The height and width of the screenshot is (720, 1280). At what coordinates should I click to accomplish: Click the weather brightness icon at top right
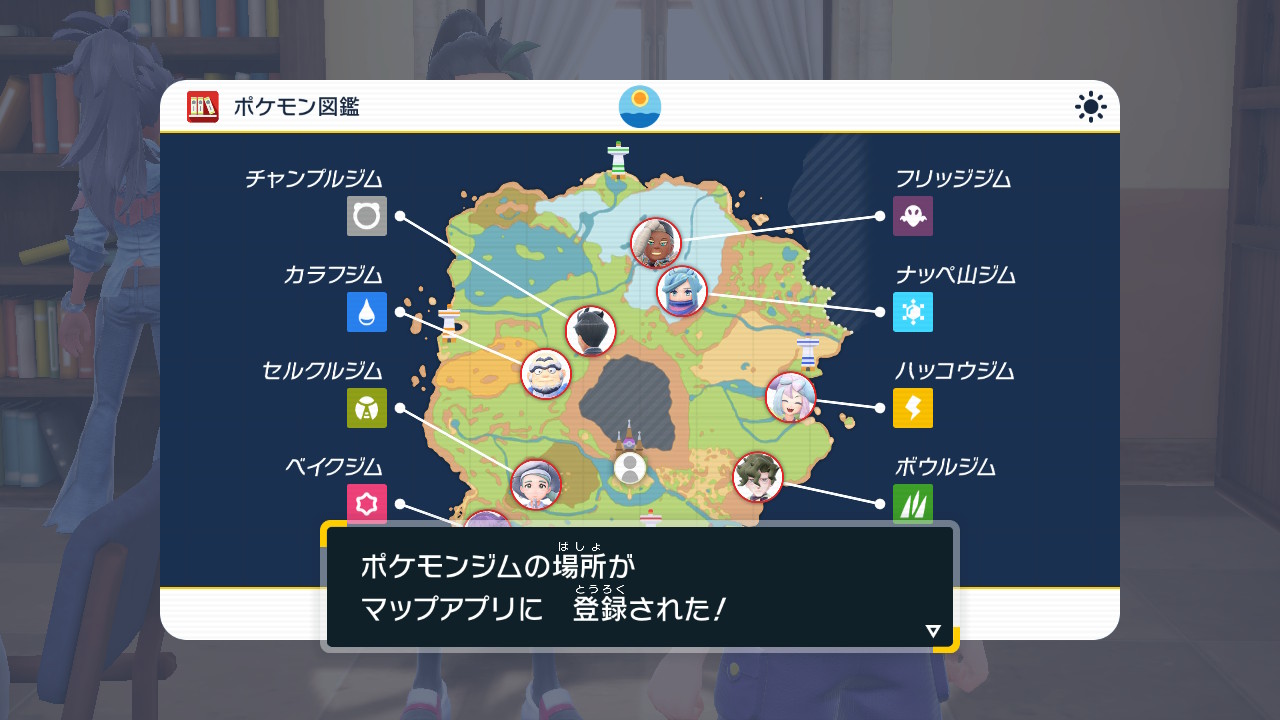[1089, 105]
